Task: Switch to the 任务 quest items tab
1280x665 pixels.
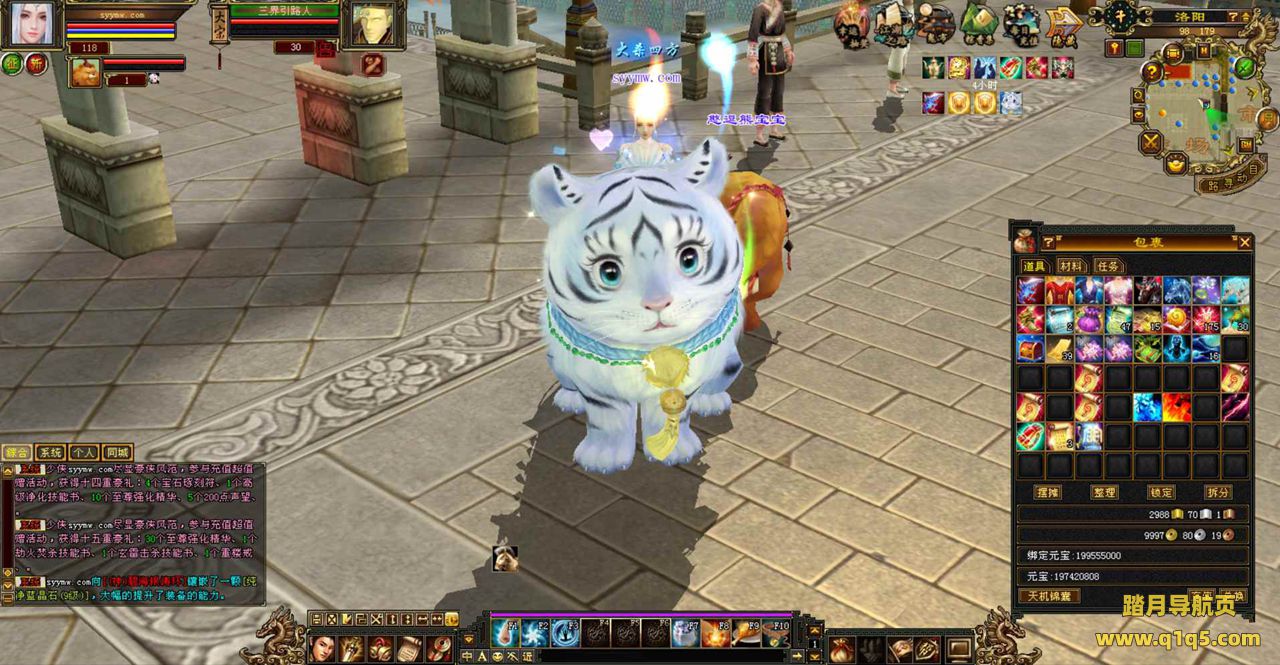Action: (1108, 266)
